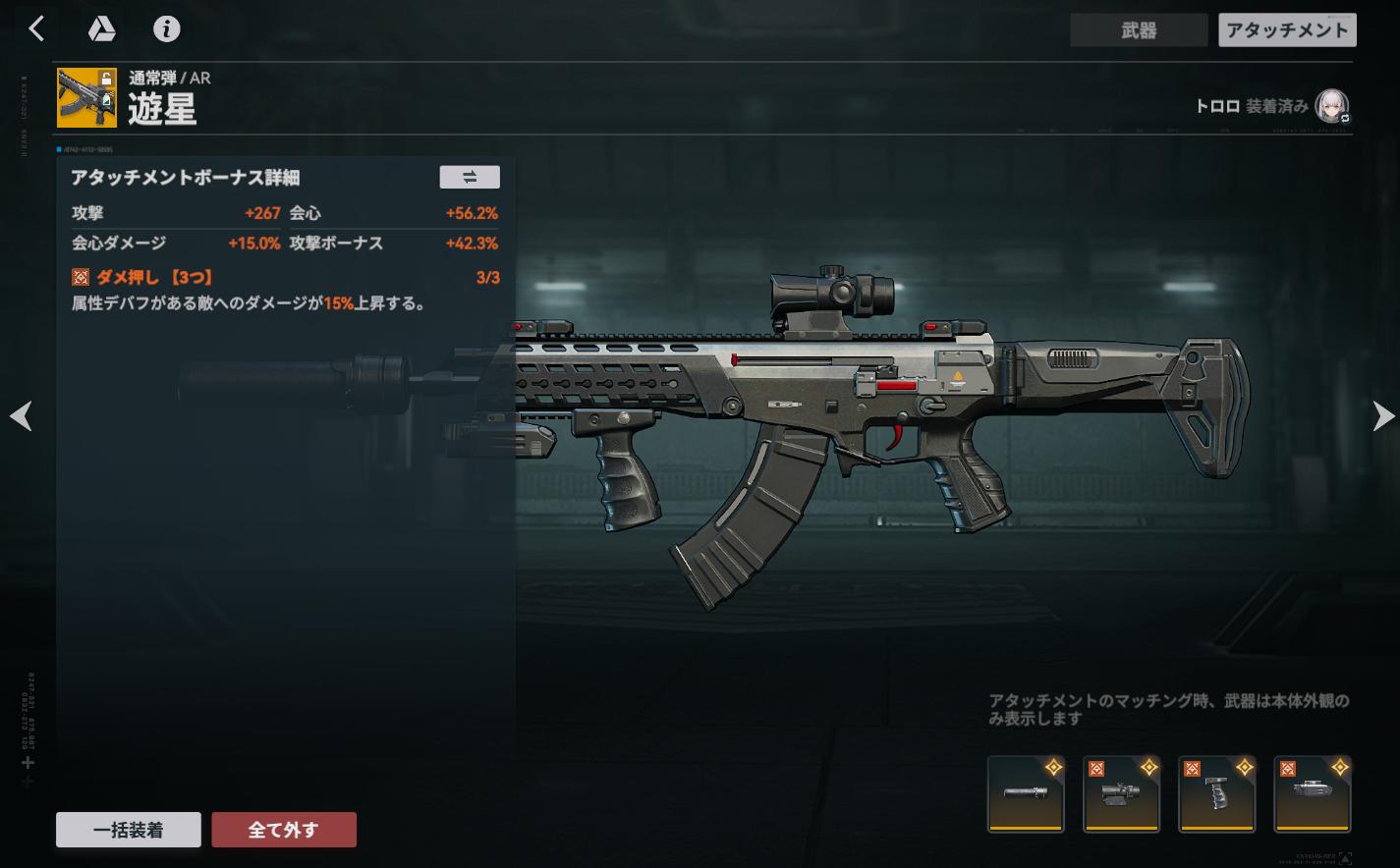The width and height of the screenshot is (1400, 868).
Task: Select the suppressor muzzle attachment slot
Action: (1026, 793)
